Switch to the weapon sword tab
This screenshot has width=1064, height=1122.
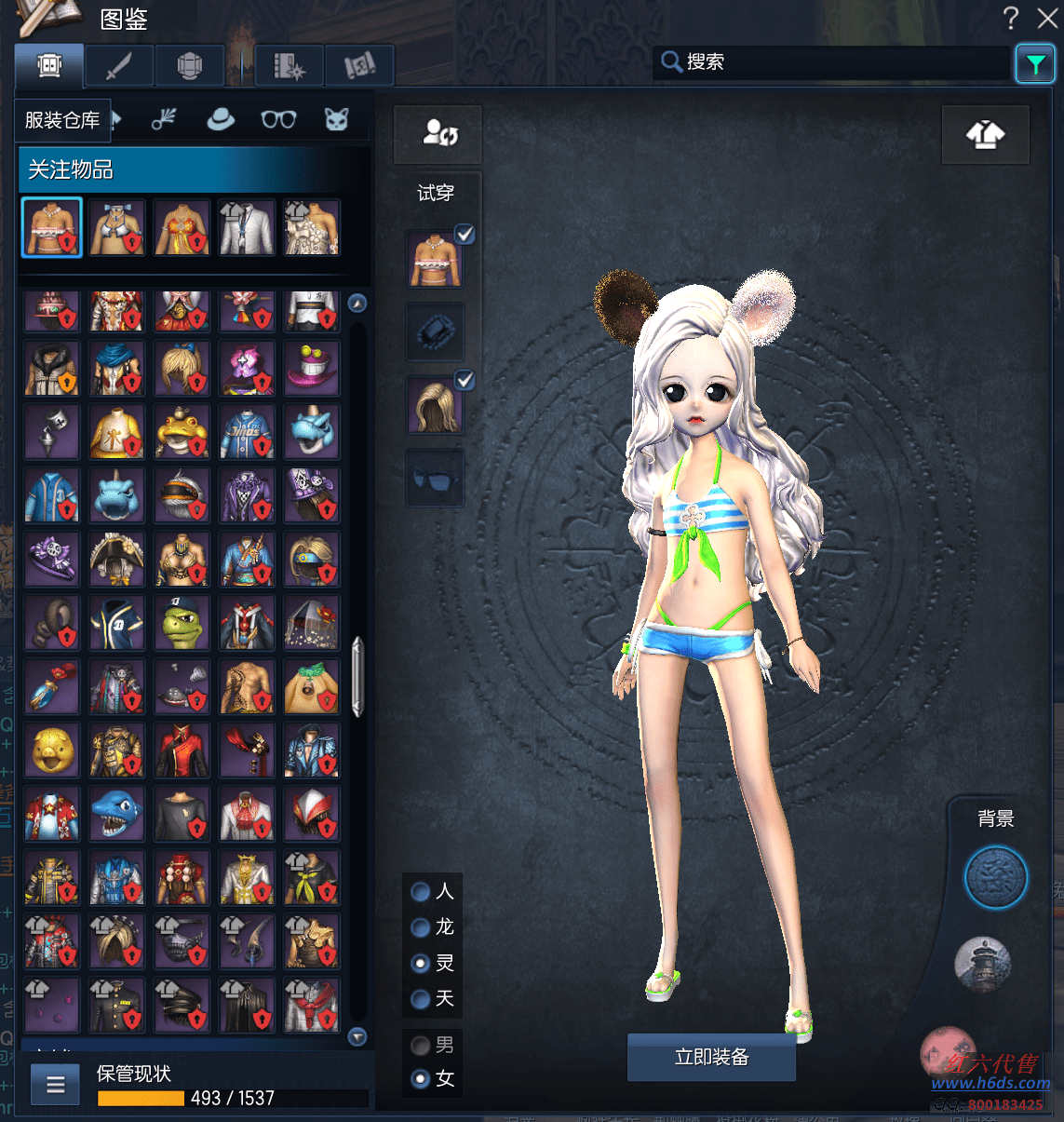(x=119, y=66)
